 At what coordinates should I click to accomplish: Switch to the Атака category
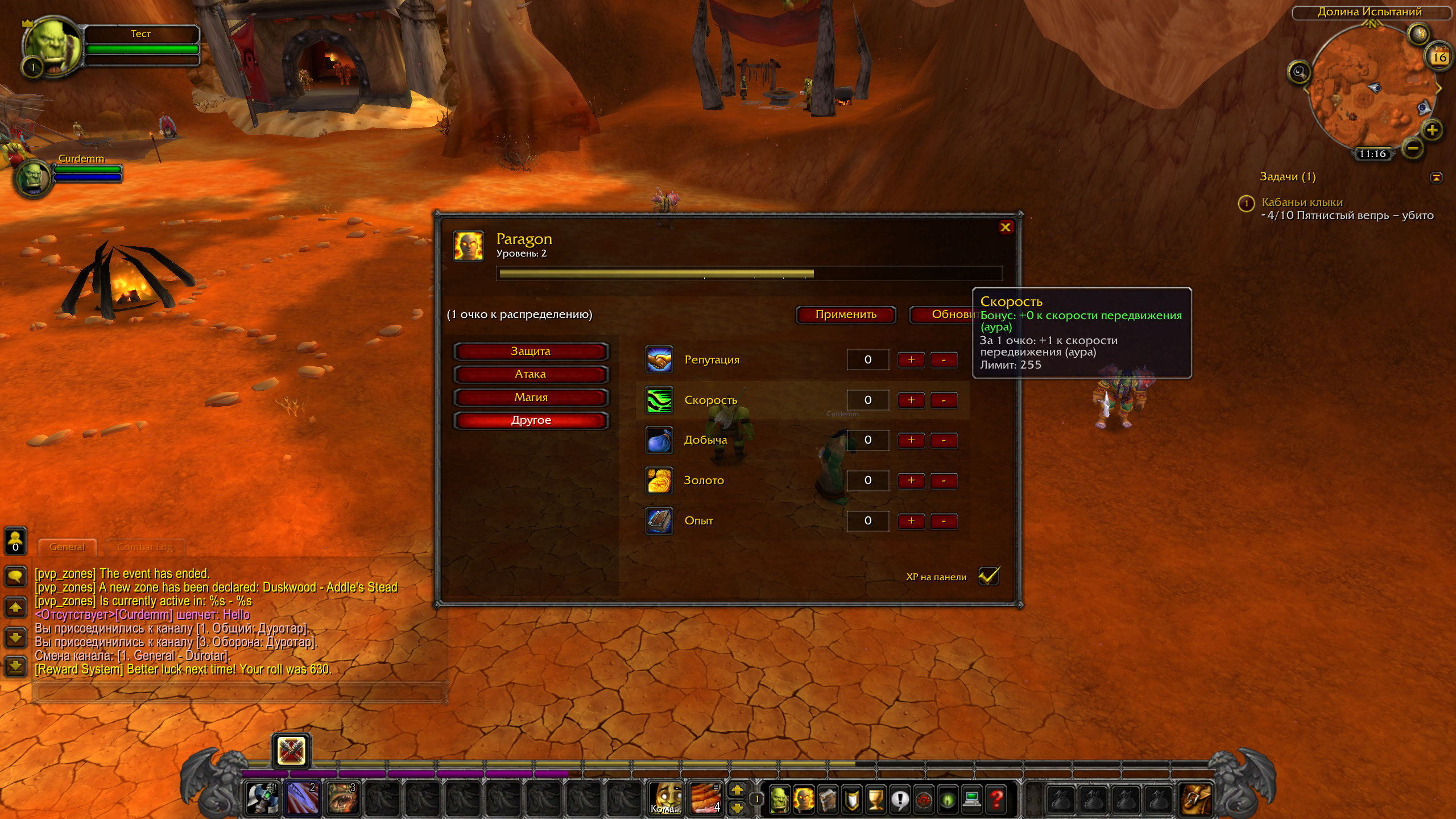click(531, 374)
